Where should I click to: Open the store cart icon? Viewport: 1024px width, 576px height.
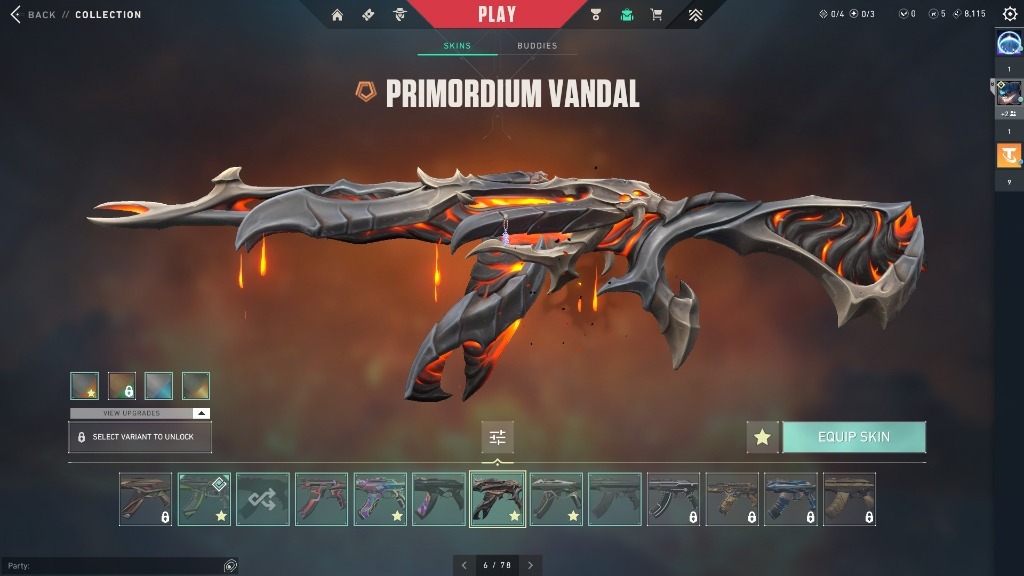656,15
